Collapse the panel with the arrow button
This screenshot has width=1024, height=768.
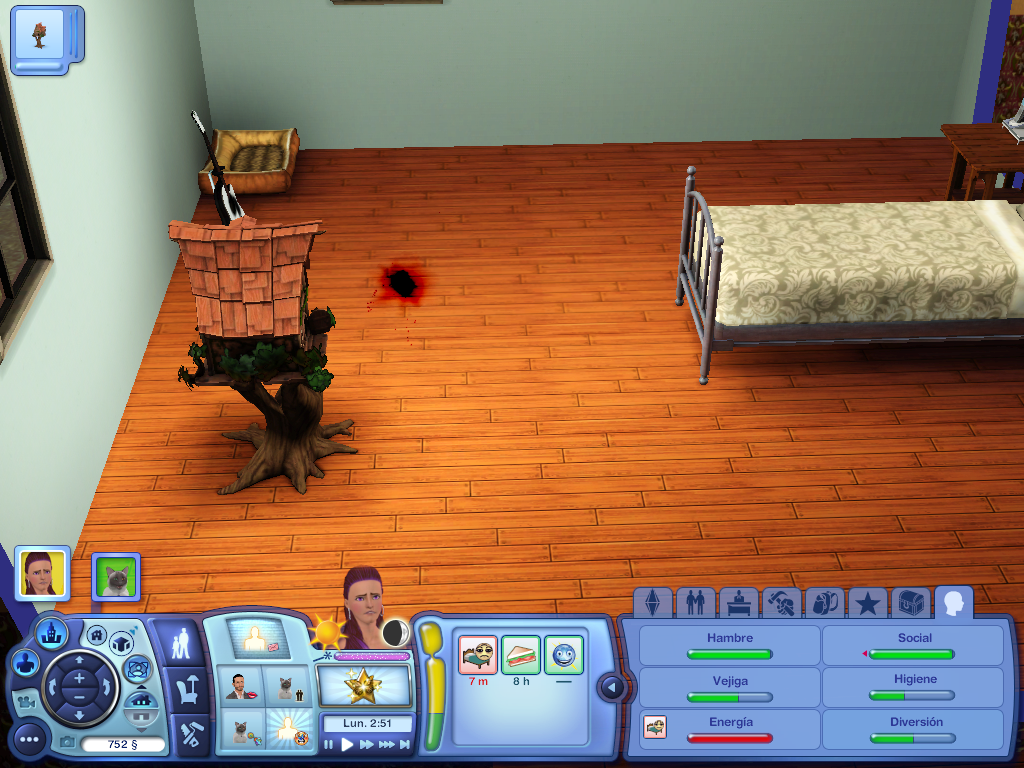[611, 687]
